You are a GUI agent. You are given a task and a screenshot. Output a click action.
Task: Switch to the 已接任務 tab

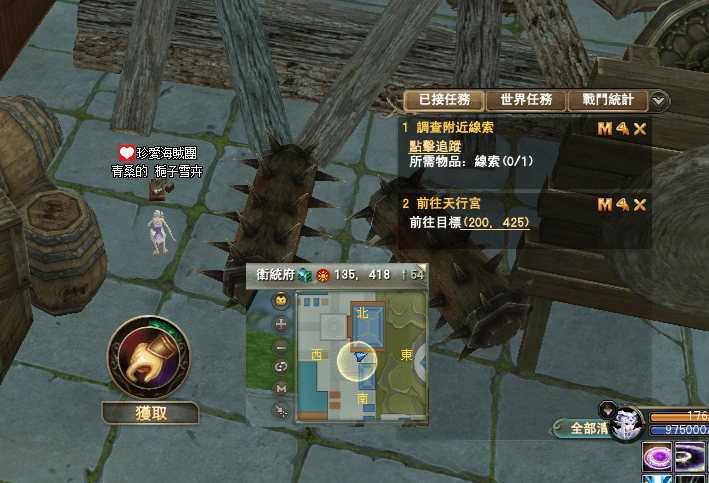(444, 100)
